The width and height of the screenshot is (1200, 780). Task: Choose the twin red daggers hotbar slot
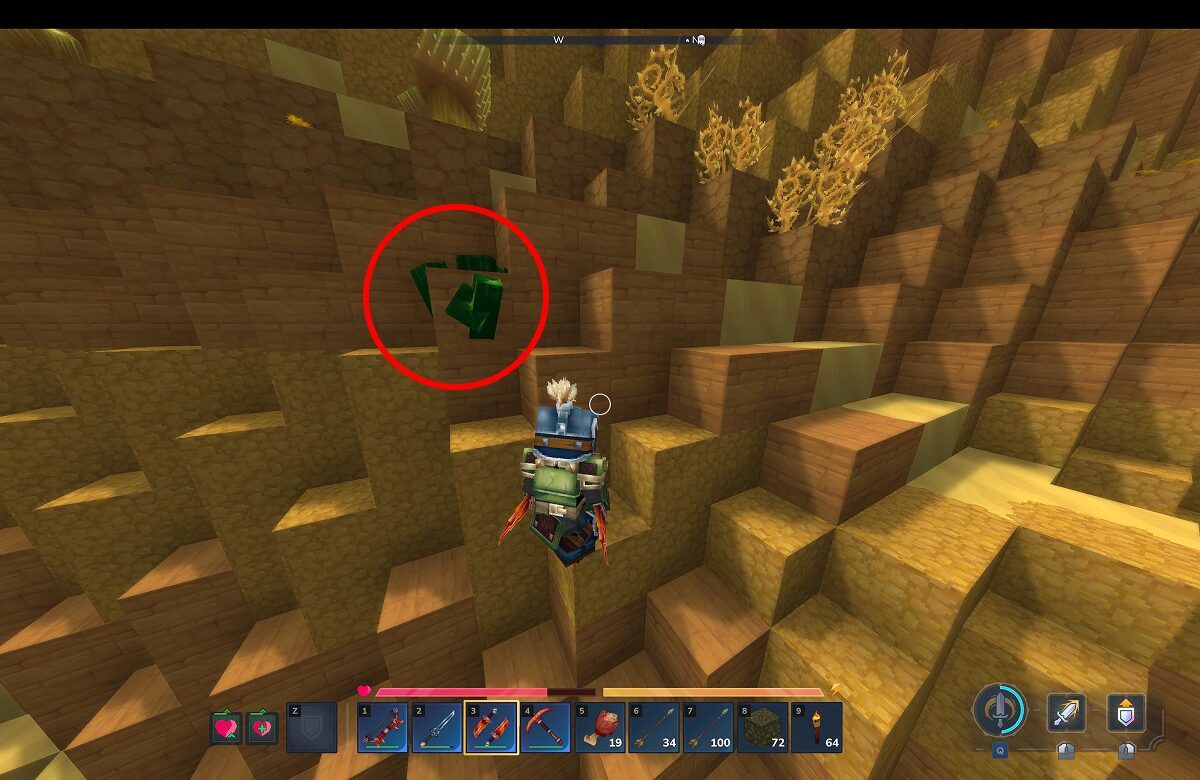point(491,728)
